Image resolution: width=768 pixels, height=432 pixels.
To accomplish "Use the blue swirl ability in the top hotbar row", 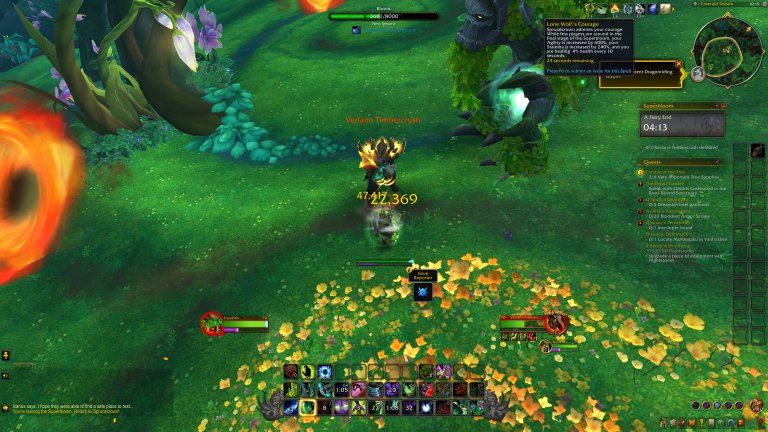I will point(325,372).
